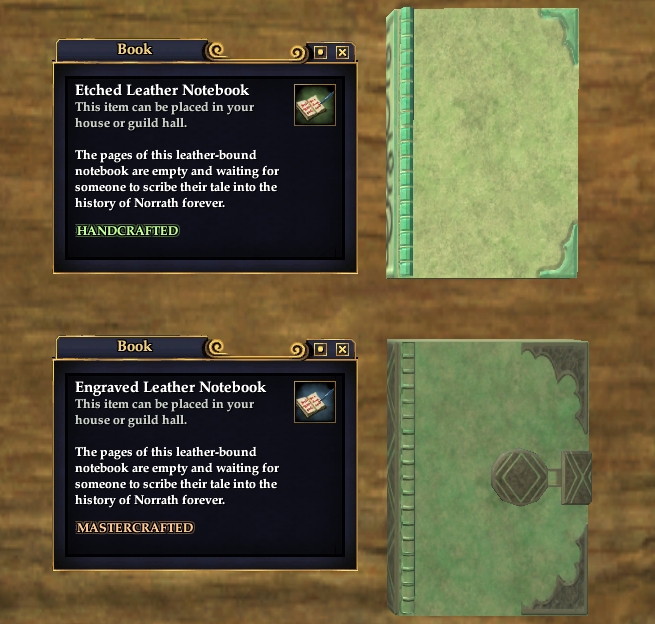Close the Etched Leather Notebook window
This screenshot has height=624, width=655.
click(342, 52)
